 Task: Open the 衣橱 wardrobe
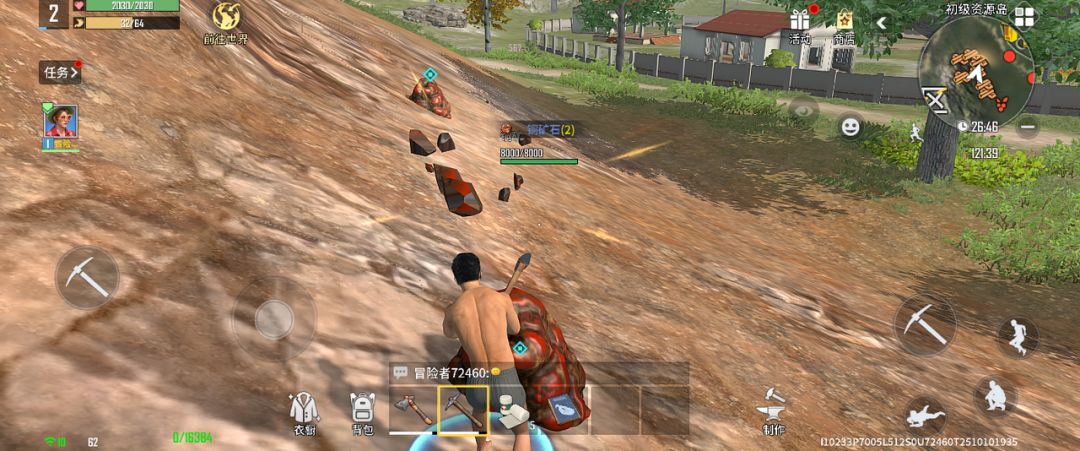[x=303, y=412]
